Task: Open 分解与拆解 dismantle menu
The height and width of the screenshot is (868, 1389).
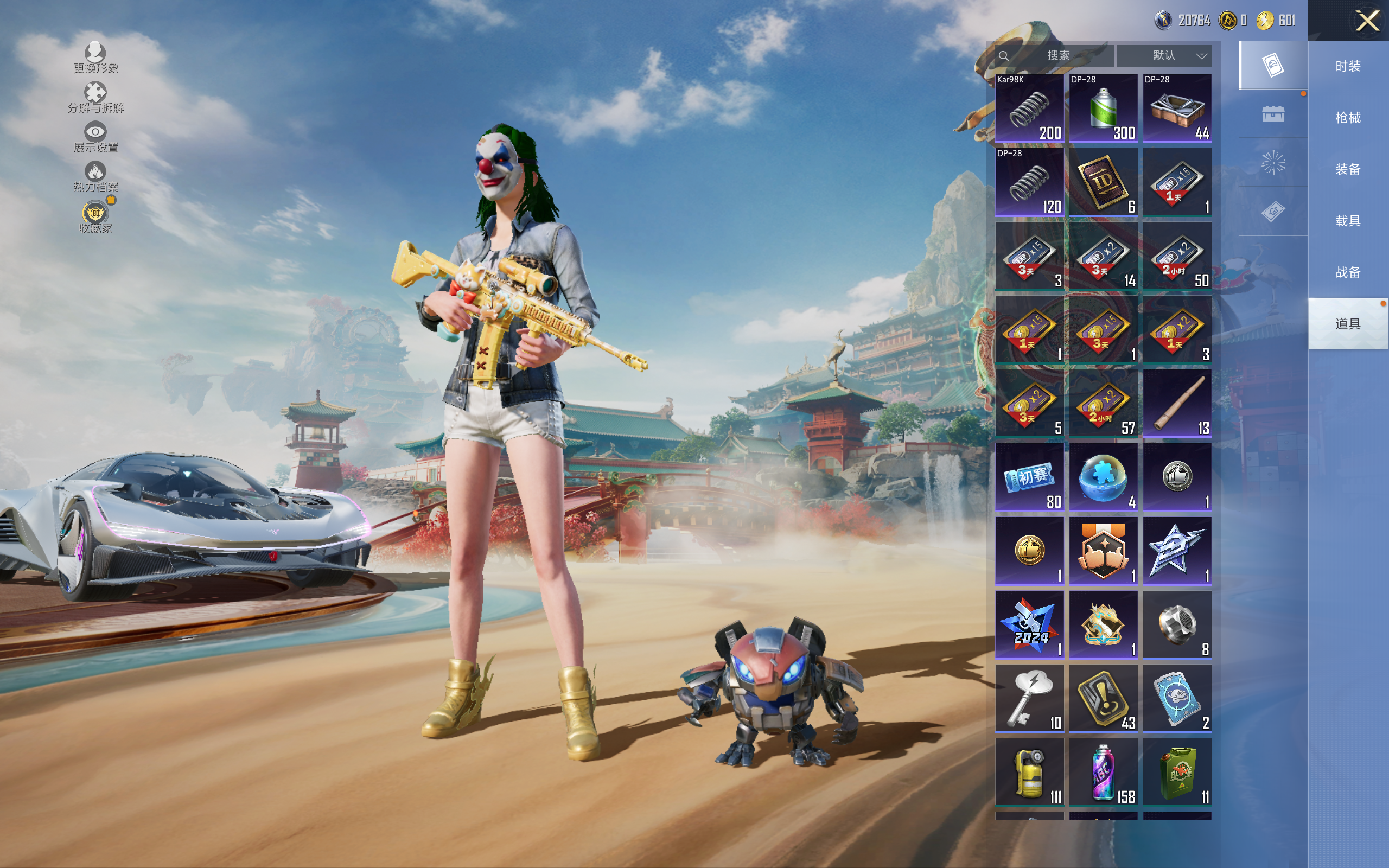Action: [95, 98]
